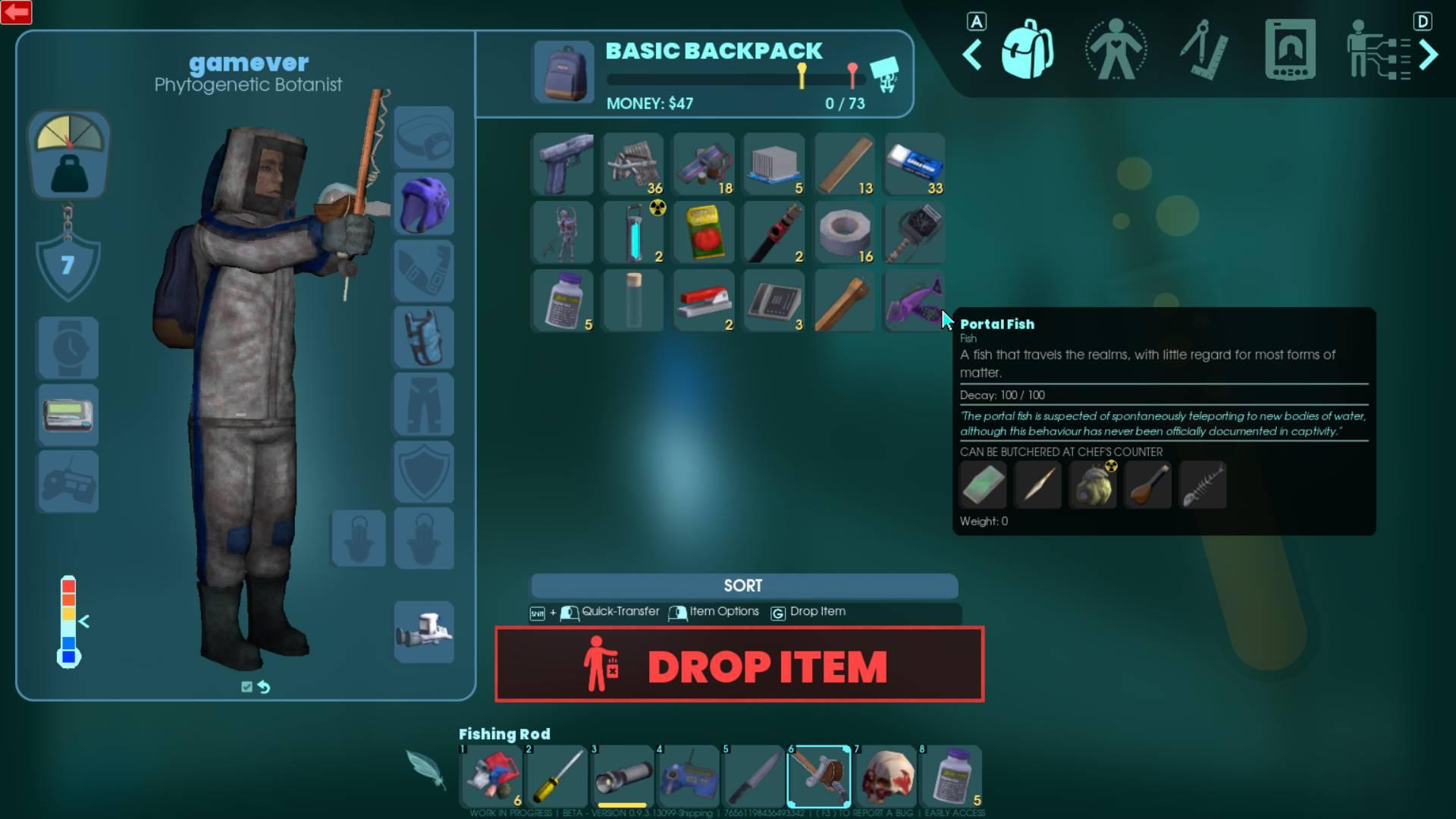
Task: Go to the previous tab with left arrow
Action: pyautogui.click(x=973, y=54)
